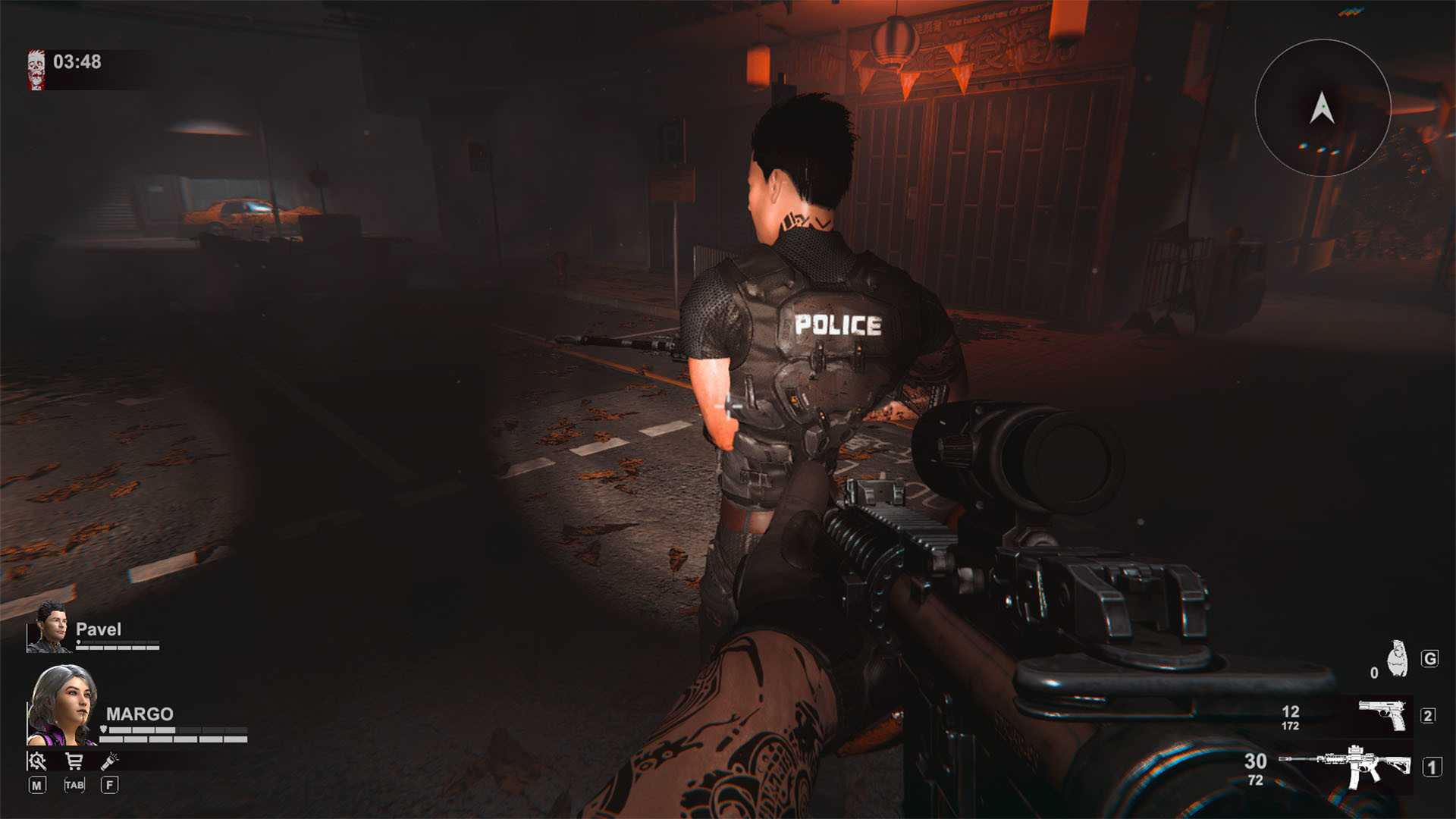Select MARGO's name in the team list
Image resolution: width=1456 pixels, height=819 pixels.
[x=138, y=714]
